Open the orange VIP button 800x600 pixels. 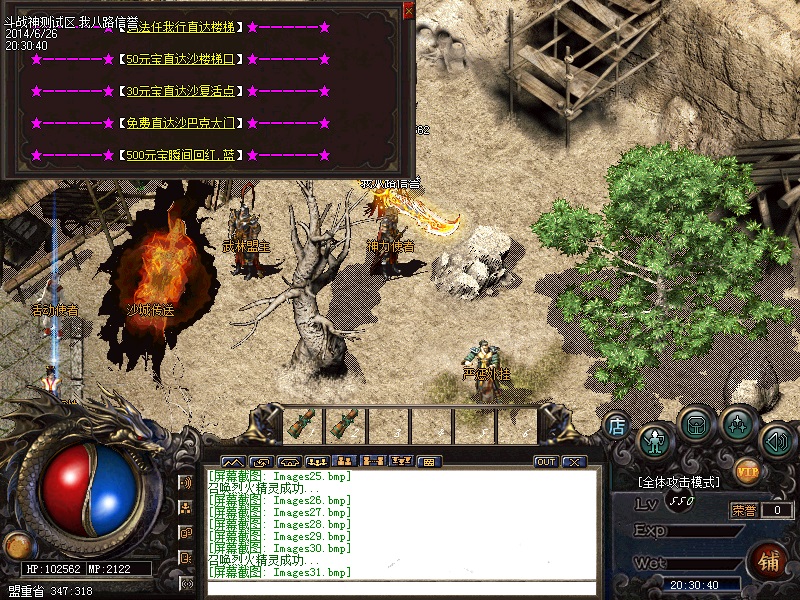coord(746,468)
